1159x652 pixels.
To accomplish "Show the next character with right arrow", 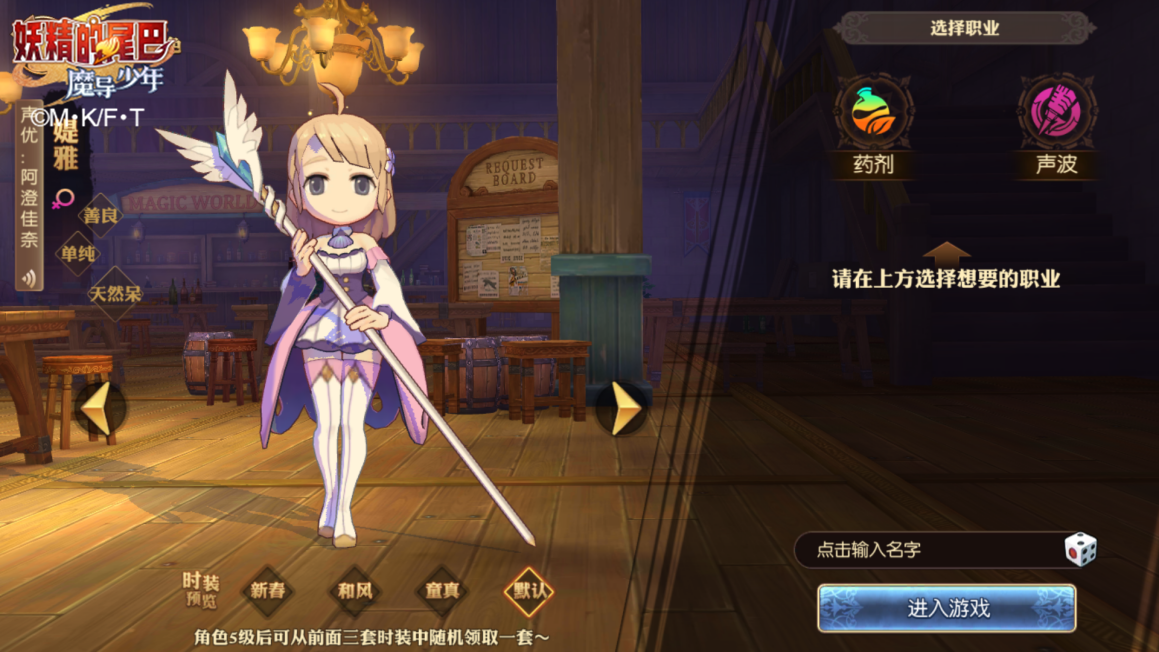I will (625, 408).
